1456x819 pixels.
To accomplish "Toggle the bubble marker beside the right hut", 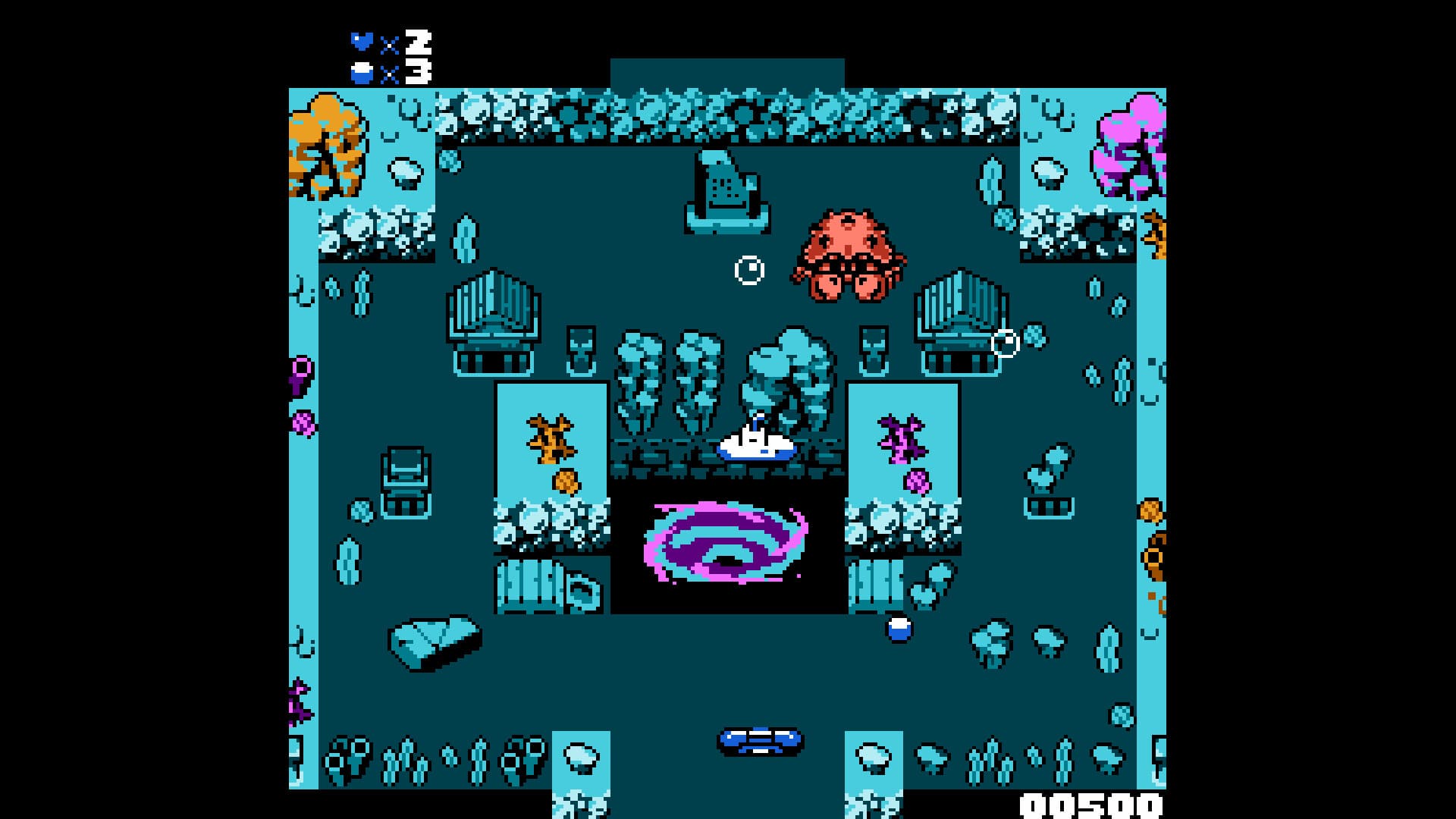I will (1006, 342).
